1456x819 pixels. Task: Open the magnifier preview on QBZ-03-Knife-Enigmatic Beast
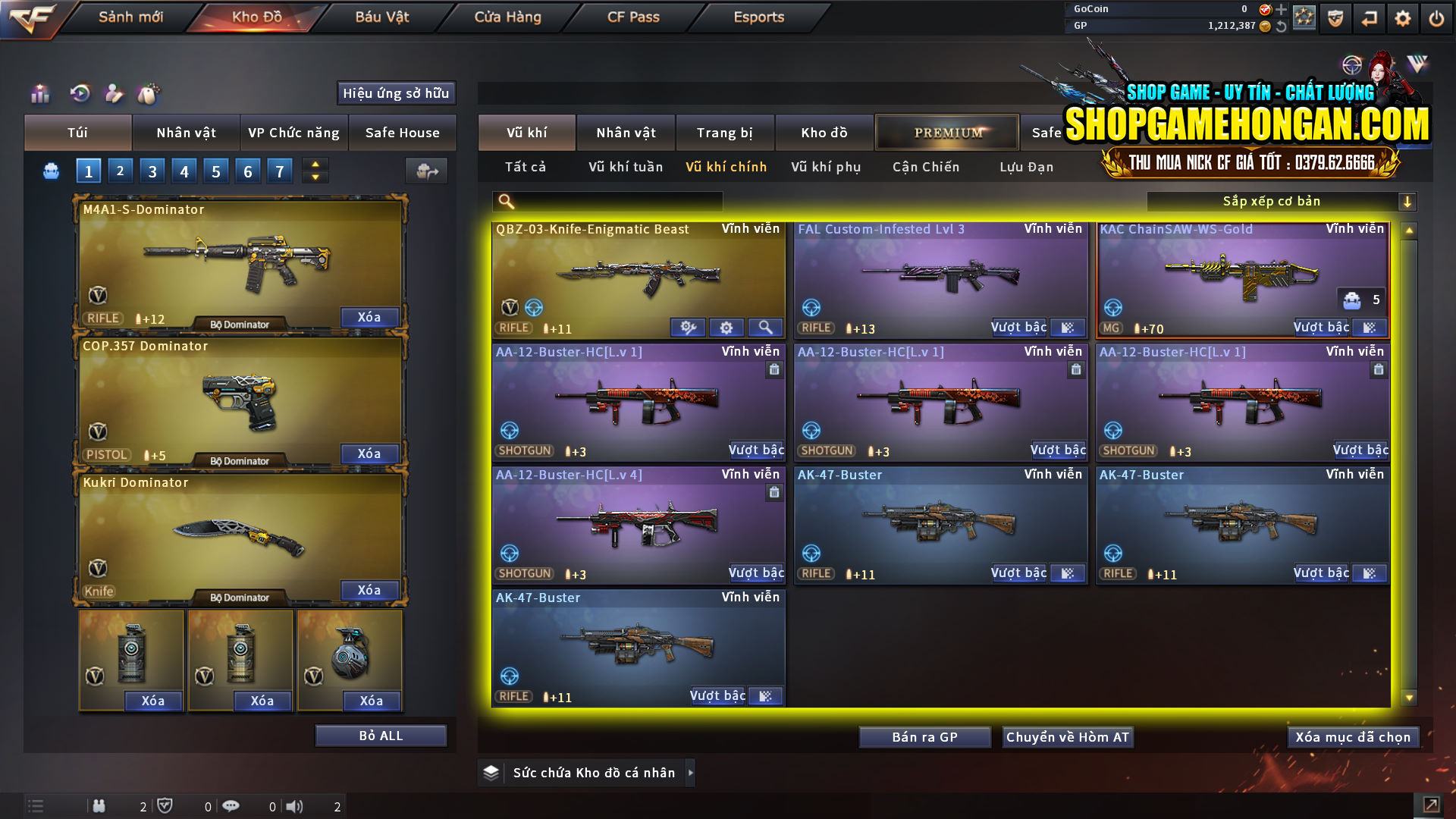pos(765,327)
